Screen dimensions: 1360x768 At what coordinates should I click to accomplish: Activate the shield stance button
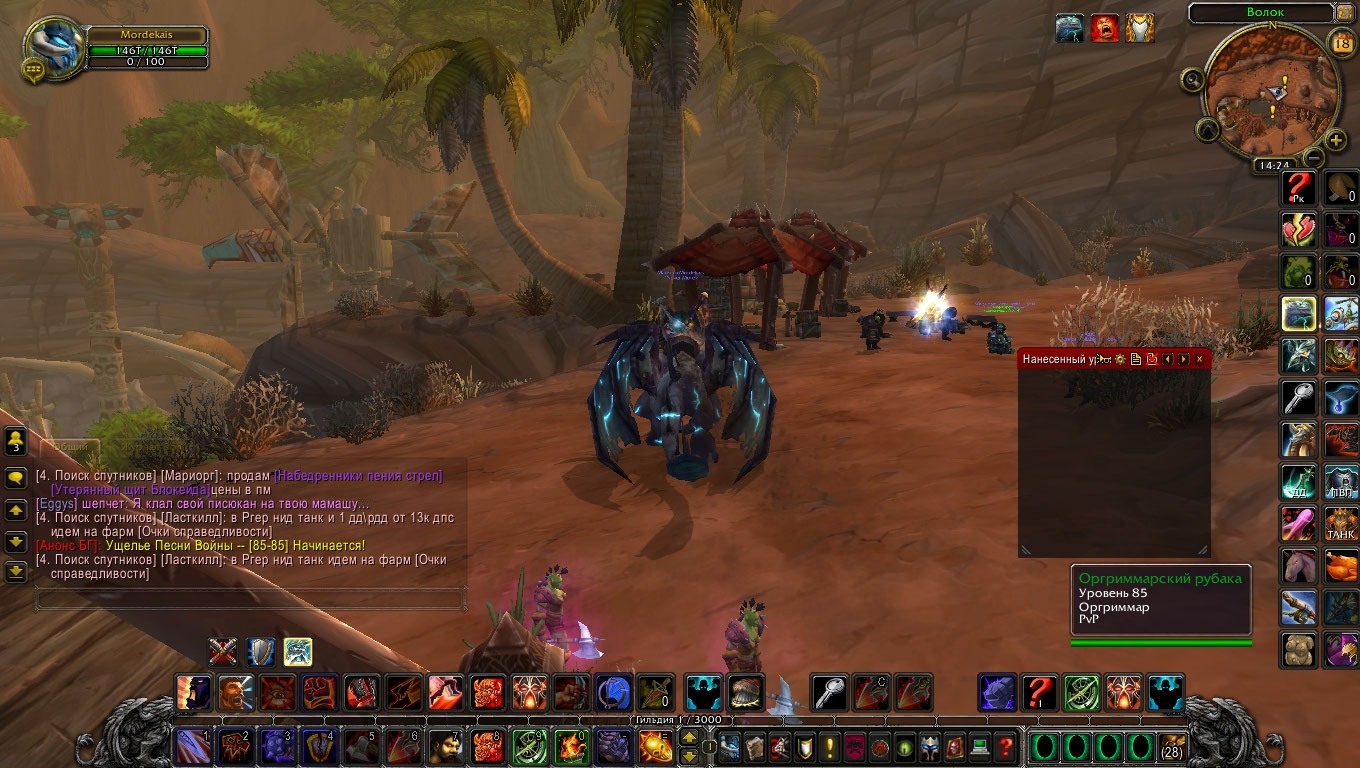[x=261, y=652]
